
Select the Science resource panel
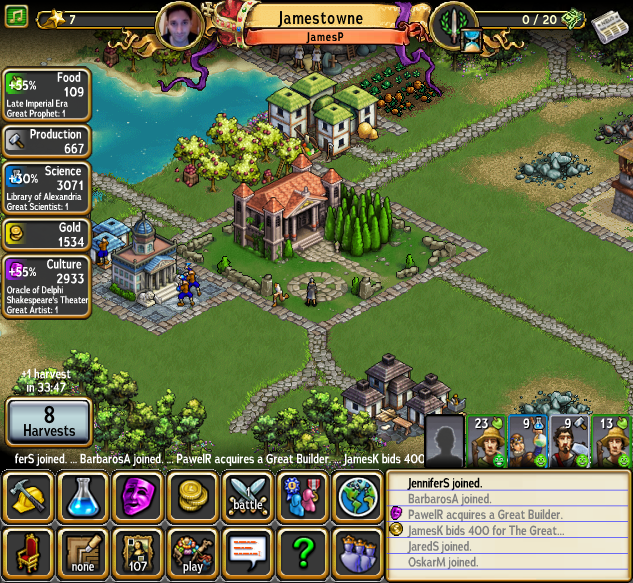[47, 188]
